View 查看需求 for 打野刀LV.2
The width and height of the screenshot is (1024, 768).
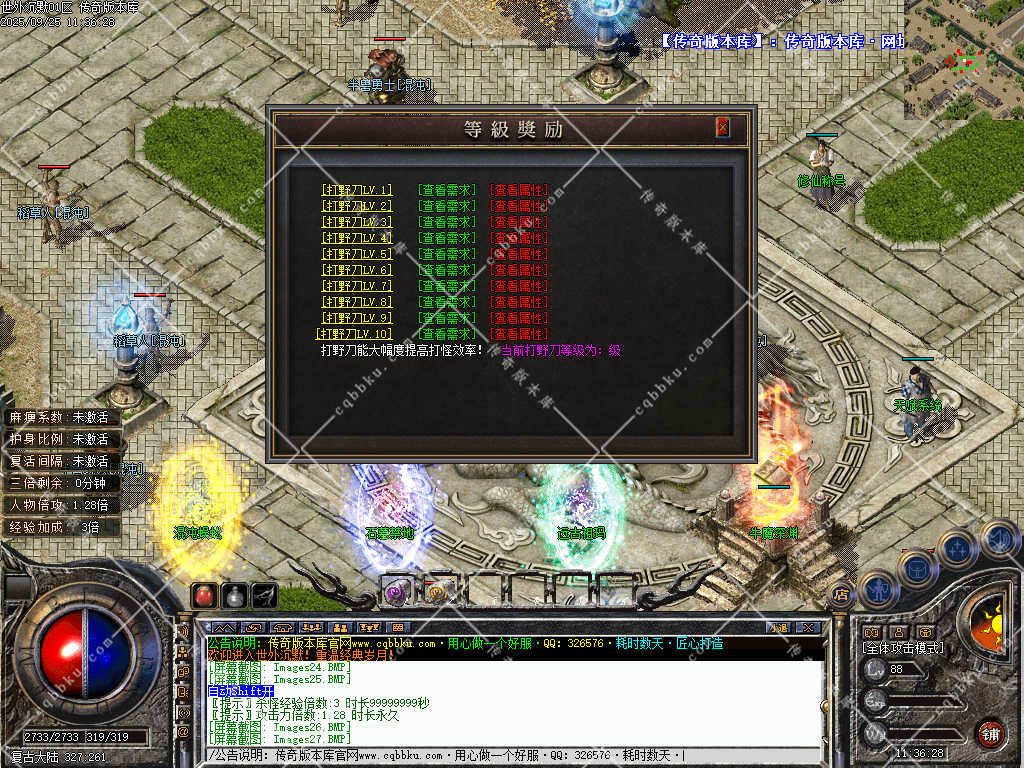[x=446, y=206]
